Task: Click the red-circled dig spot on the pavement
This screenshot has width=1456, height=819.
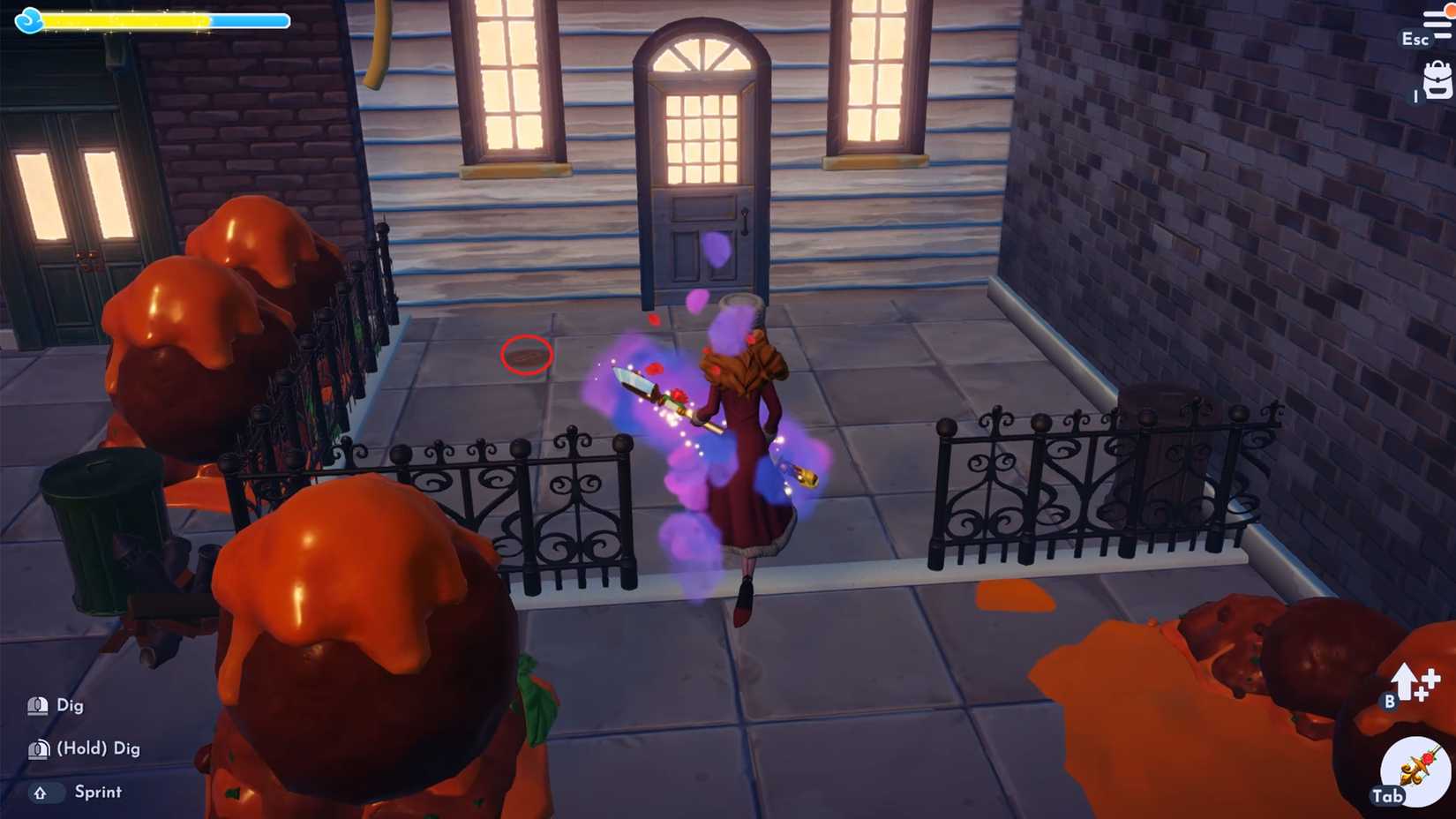Action: [x=526, y=355]
